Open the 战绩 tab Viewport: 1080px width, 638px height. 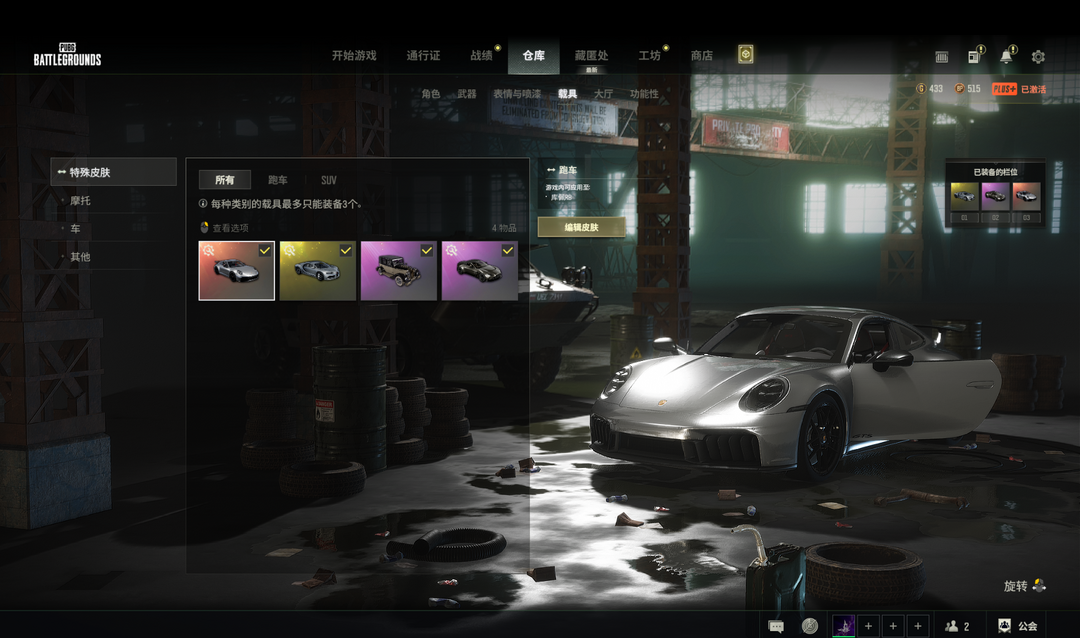pos(481,56)
